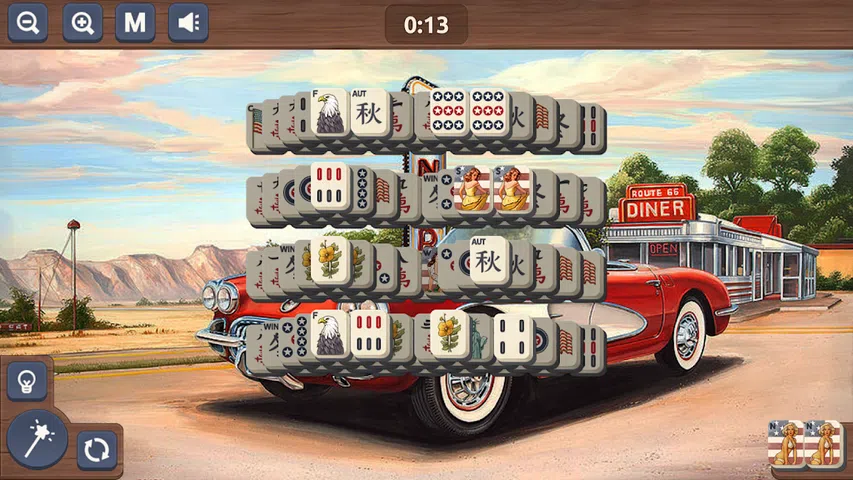Screen dimensions: 853x480
Task: Select the autumn tile beside the eagle tile
Action: pyautogui.click(x=370, y=112)
